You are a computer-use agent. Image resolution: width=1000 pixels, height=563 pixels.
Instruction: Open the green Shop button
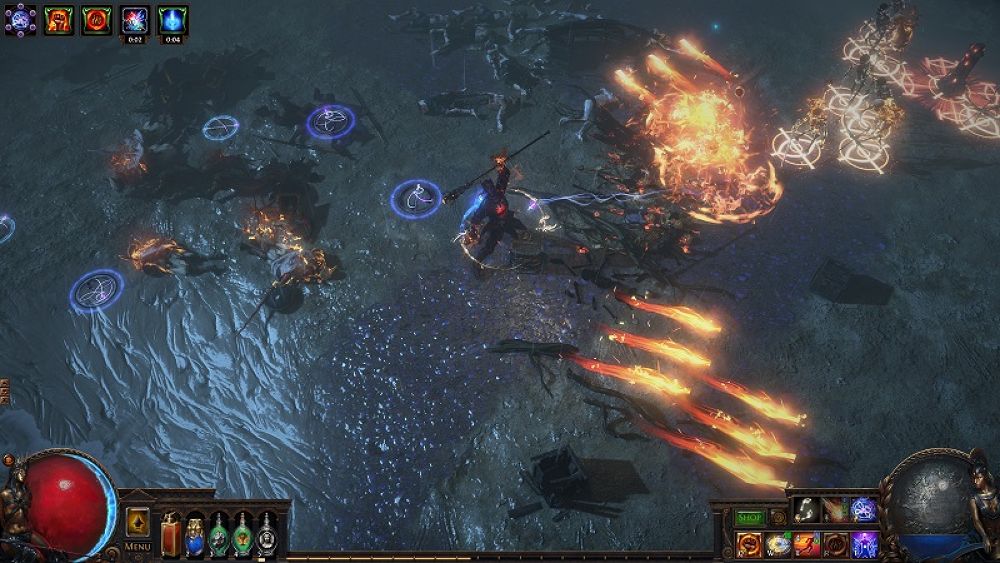coord(750,517)
